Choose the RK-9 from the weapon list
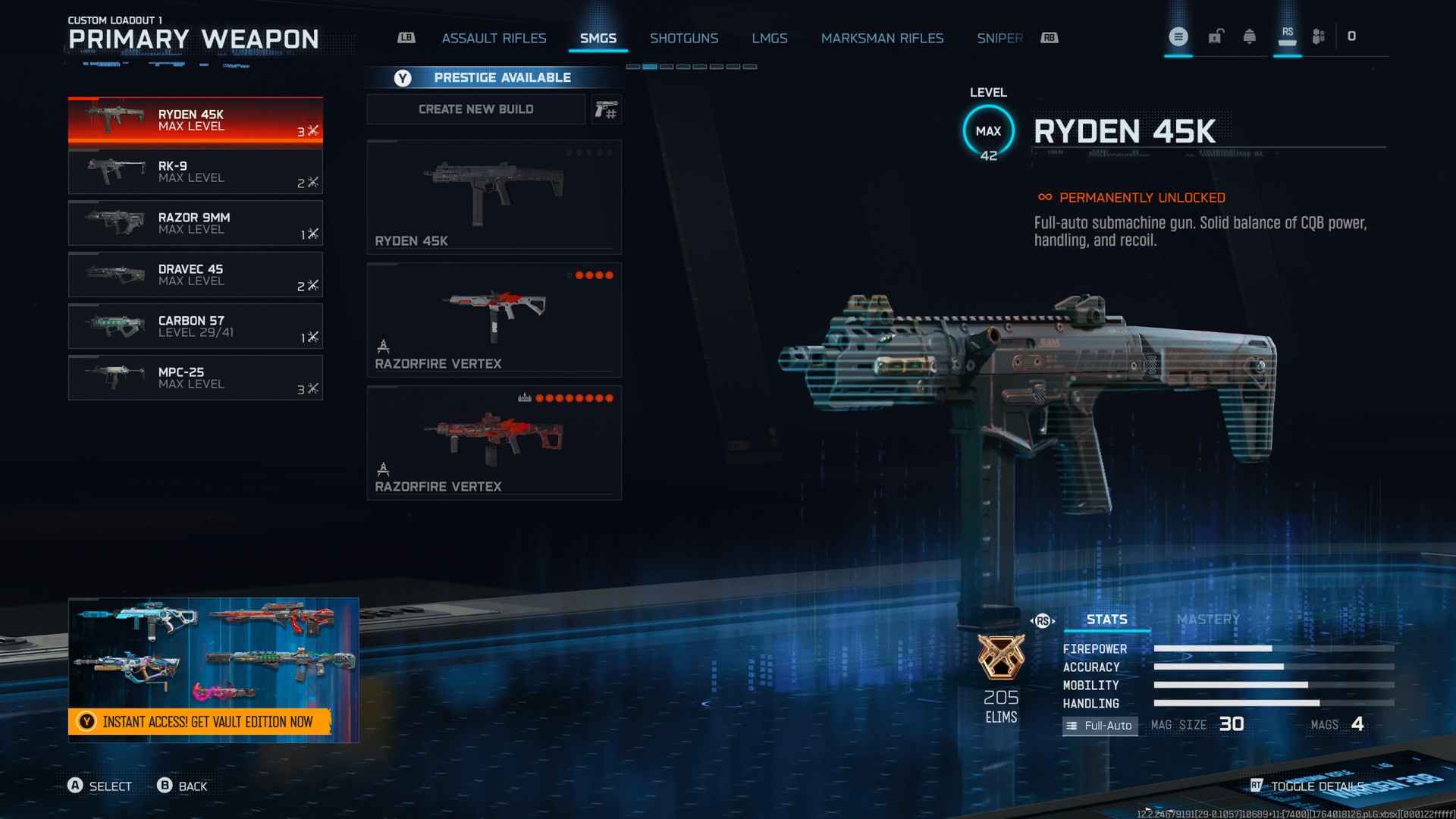 click(x=195, y=172)
